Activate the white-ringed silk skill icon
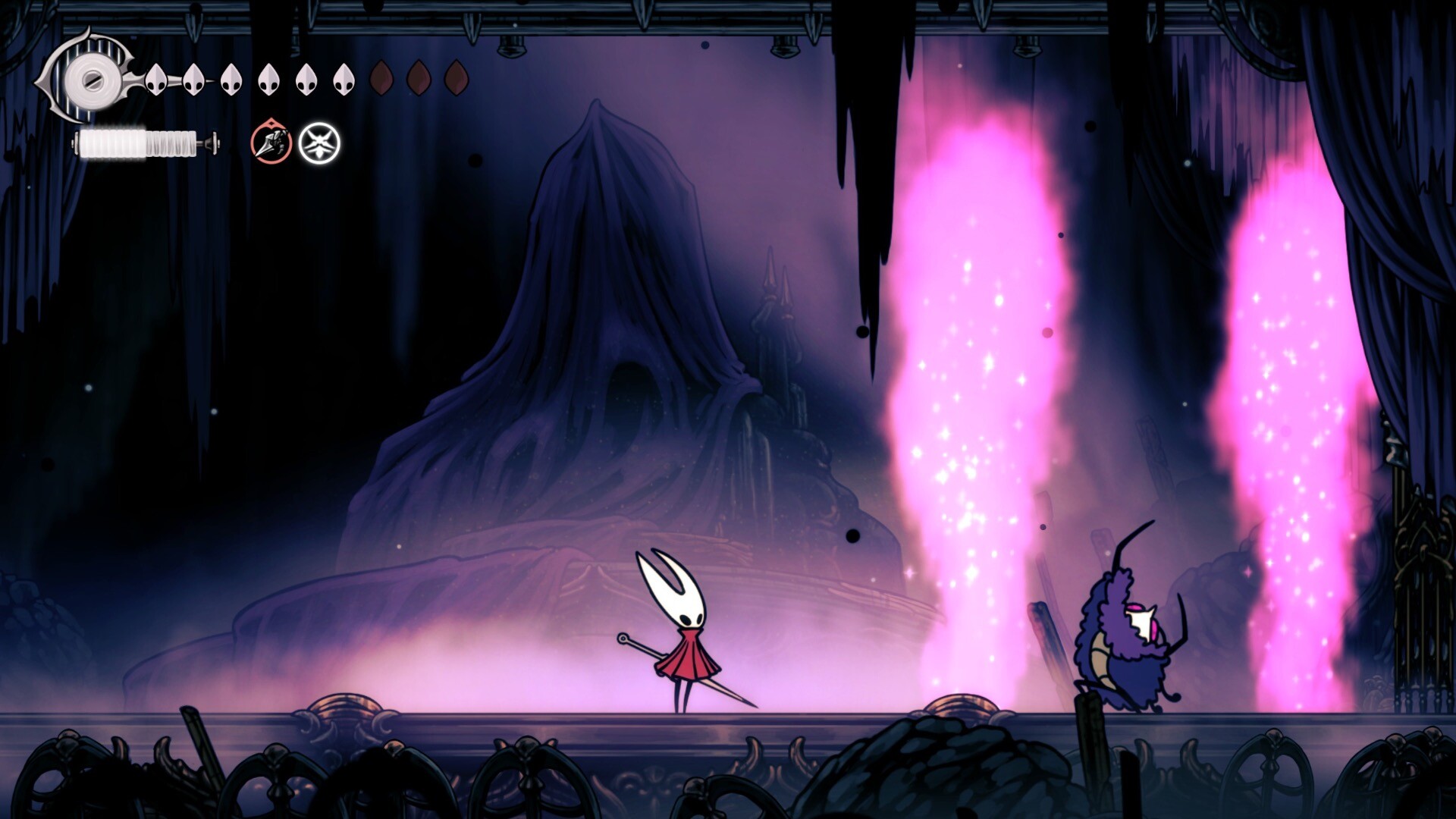 coord(319,143)
